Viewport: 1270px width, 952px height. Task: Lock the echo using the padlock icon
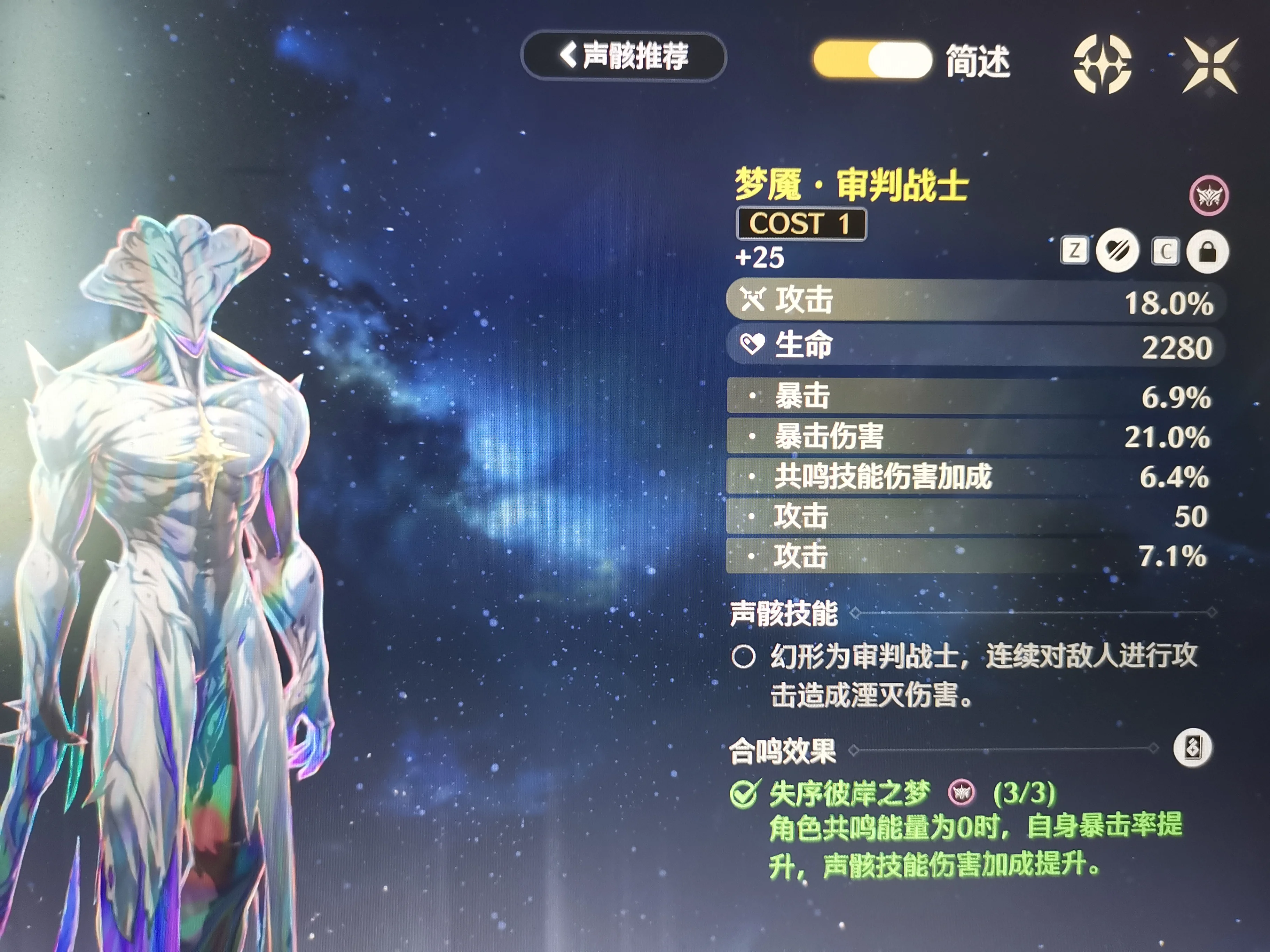pos(1207,251)
